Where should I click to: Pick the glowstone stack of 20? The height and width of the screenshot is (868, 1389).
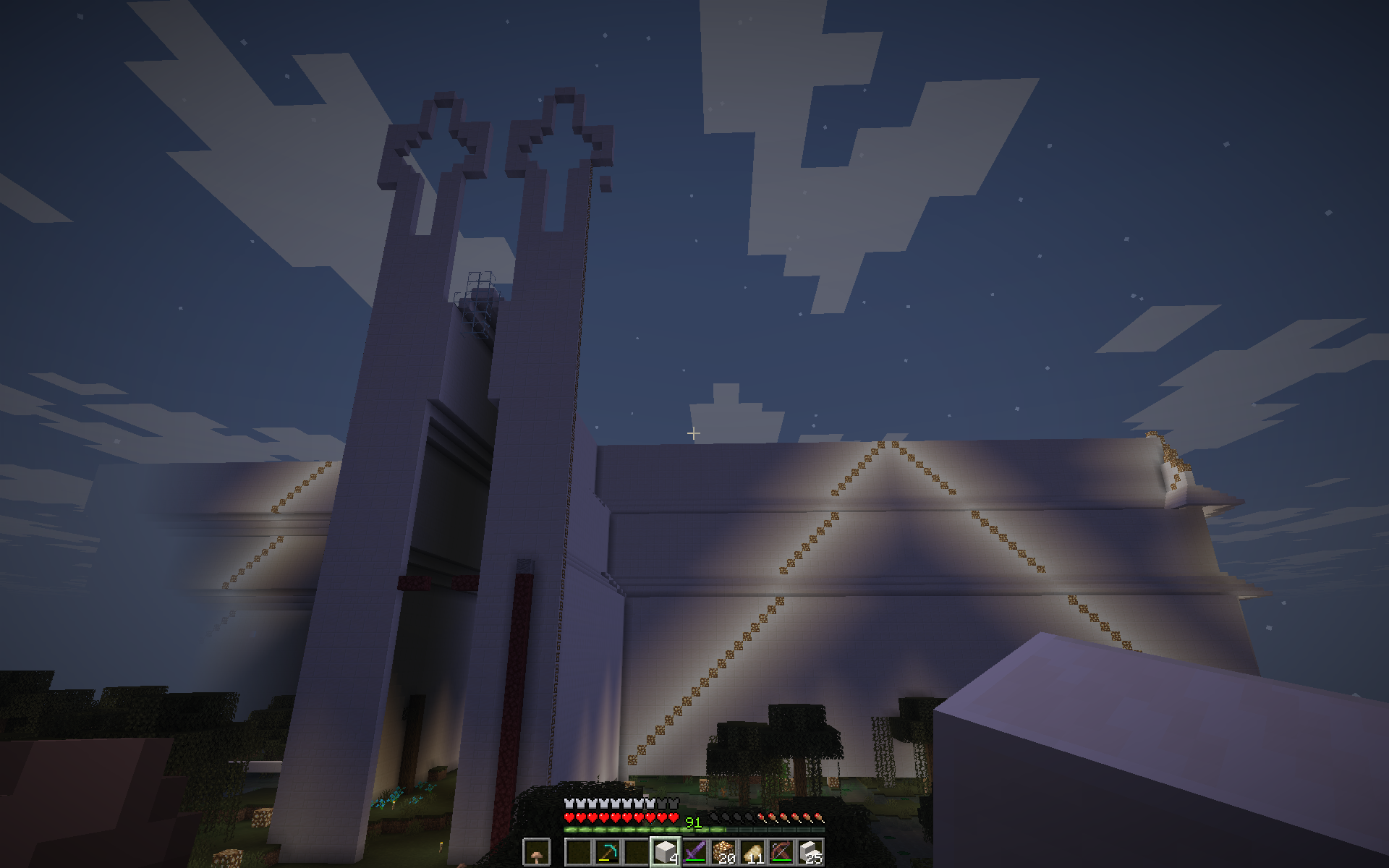pos(723,852)
